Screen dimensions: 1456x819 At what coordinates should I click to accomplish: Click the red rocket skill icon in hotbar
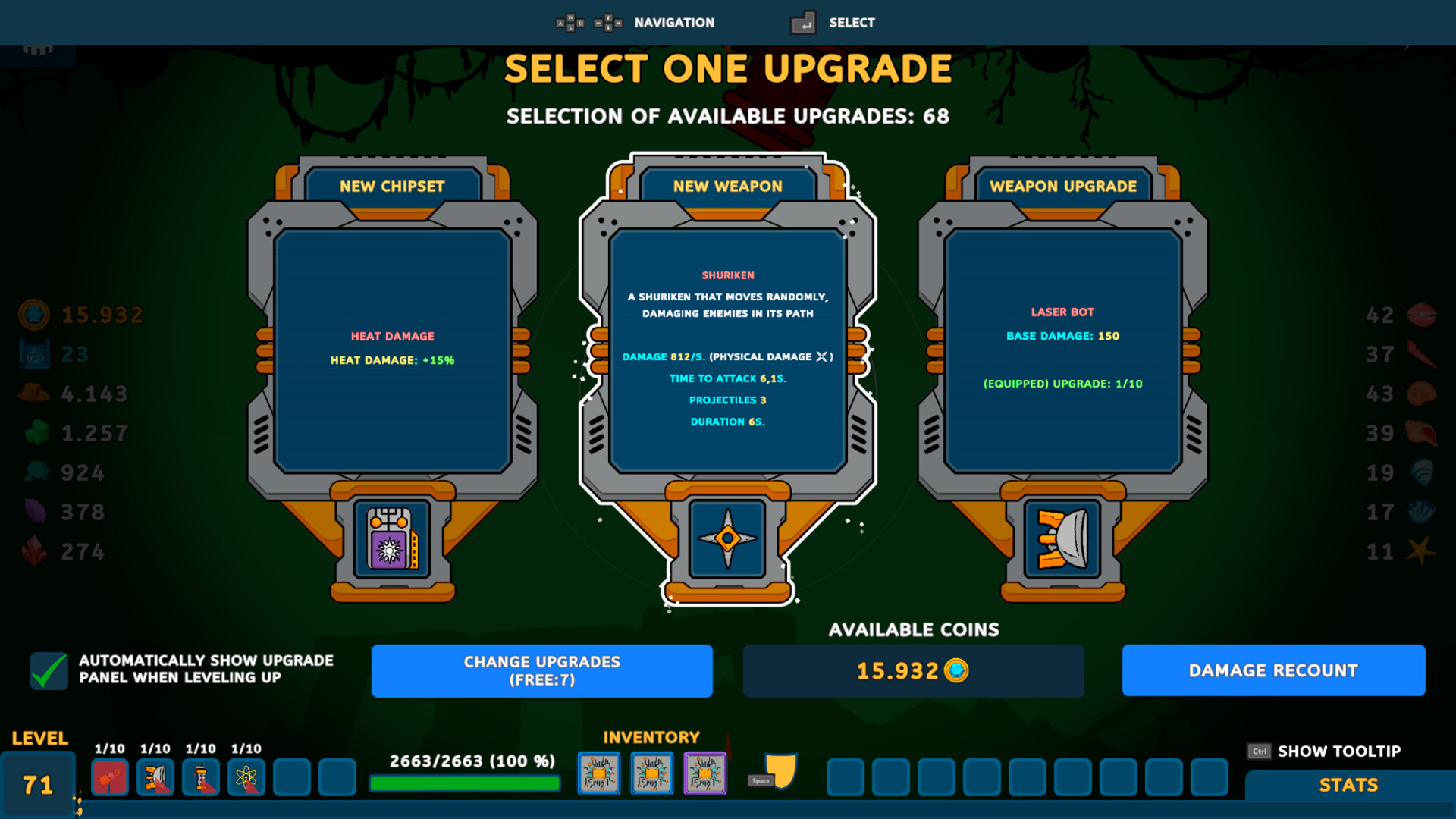110,777
